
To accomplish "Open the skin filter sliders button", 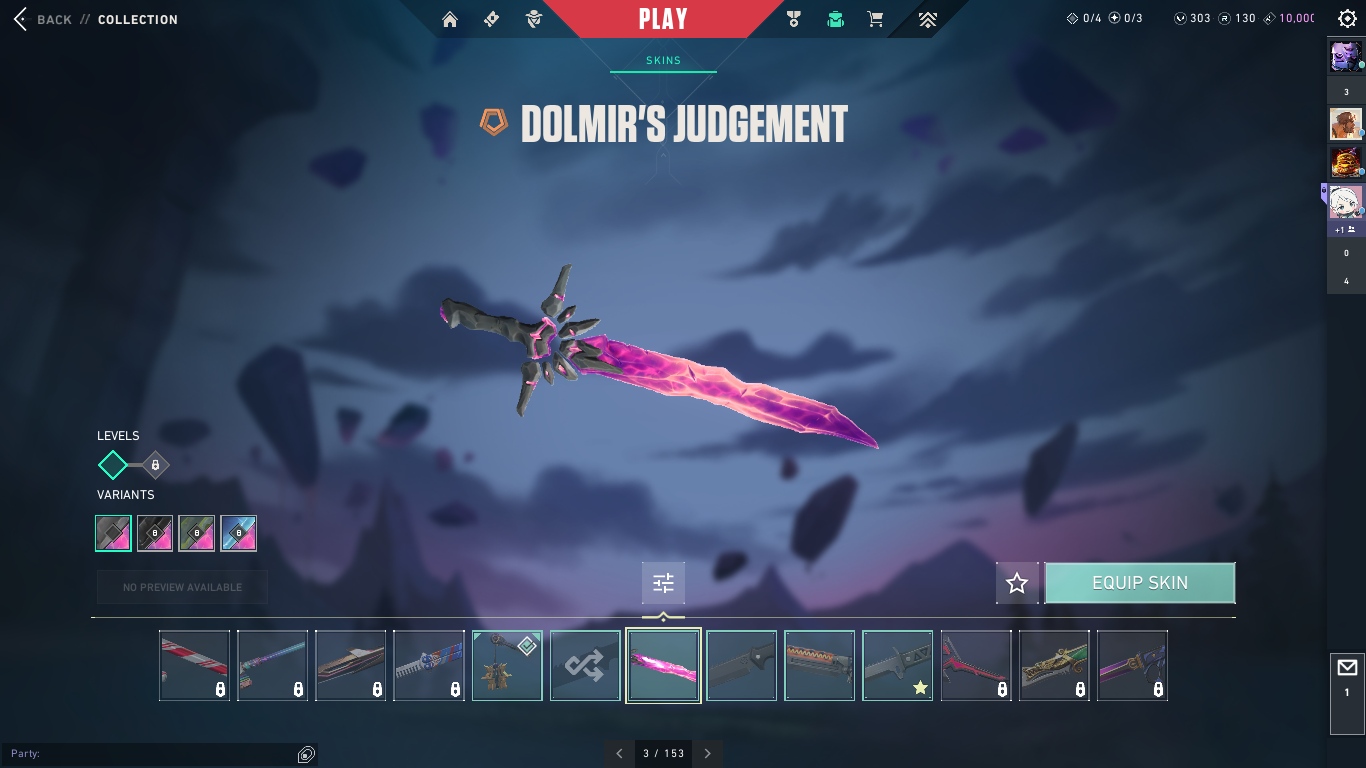I will point(663,583).
